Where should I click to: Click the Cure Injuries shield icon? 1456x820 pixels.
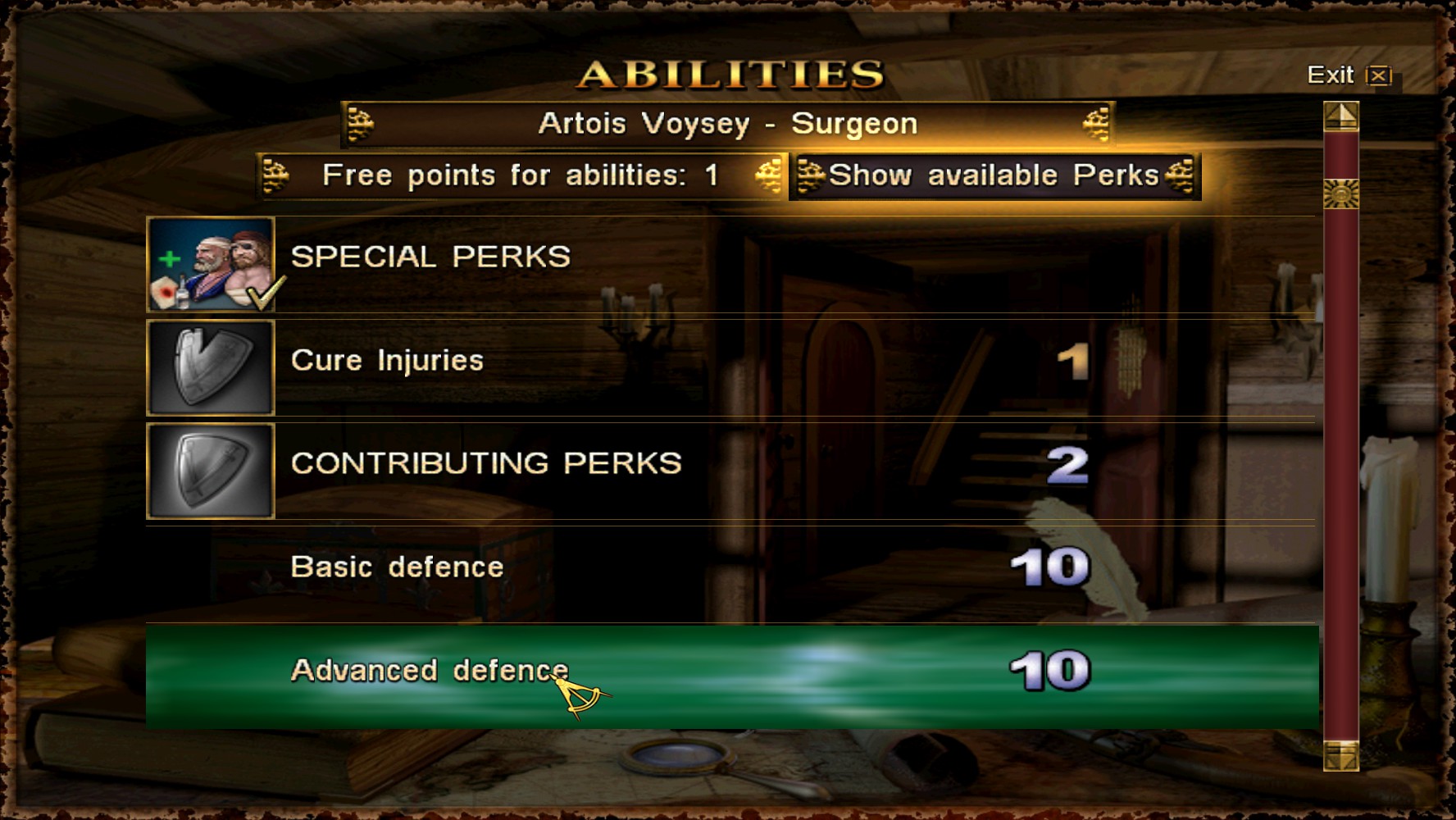211,367
